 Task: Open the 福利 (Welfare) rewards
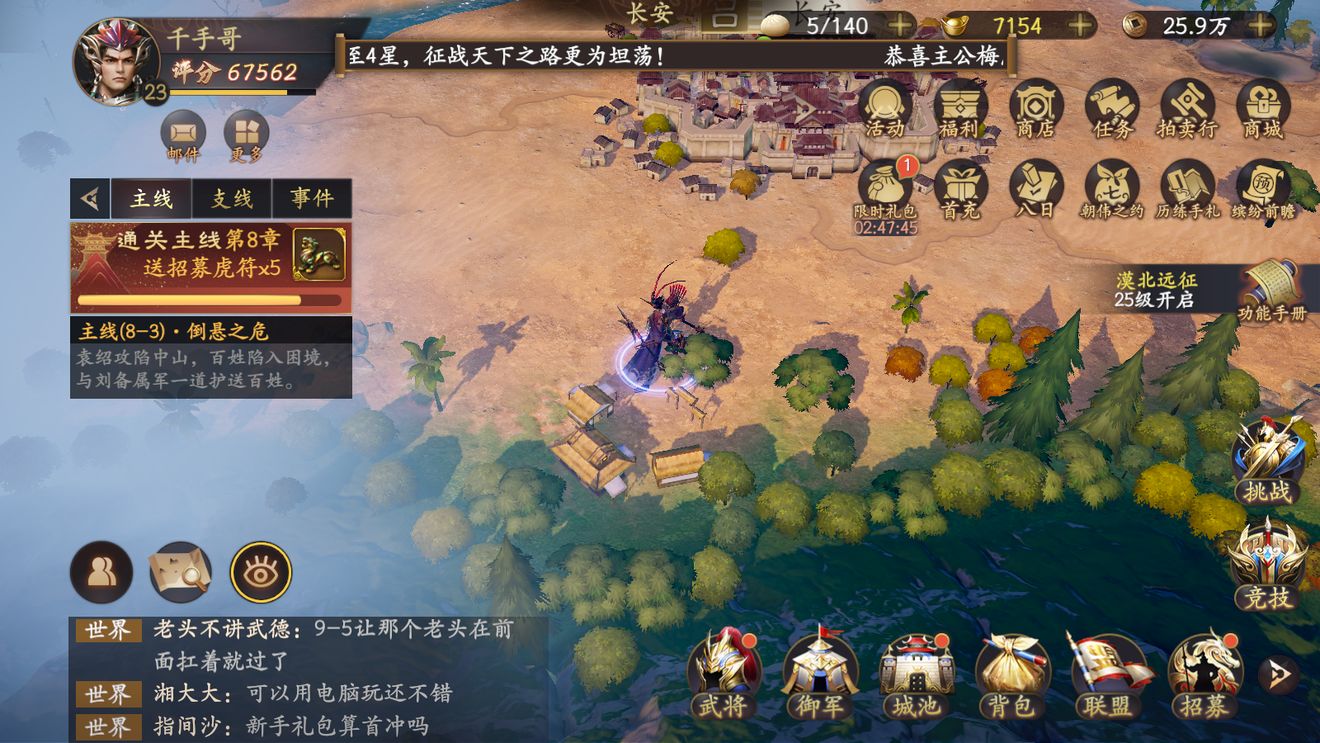(960, 110)
